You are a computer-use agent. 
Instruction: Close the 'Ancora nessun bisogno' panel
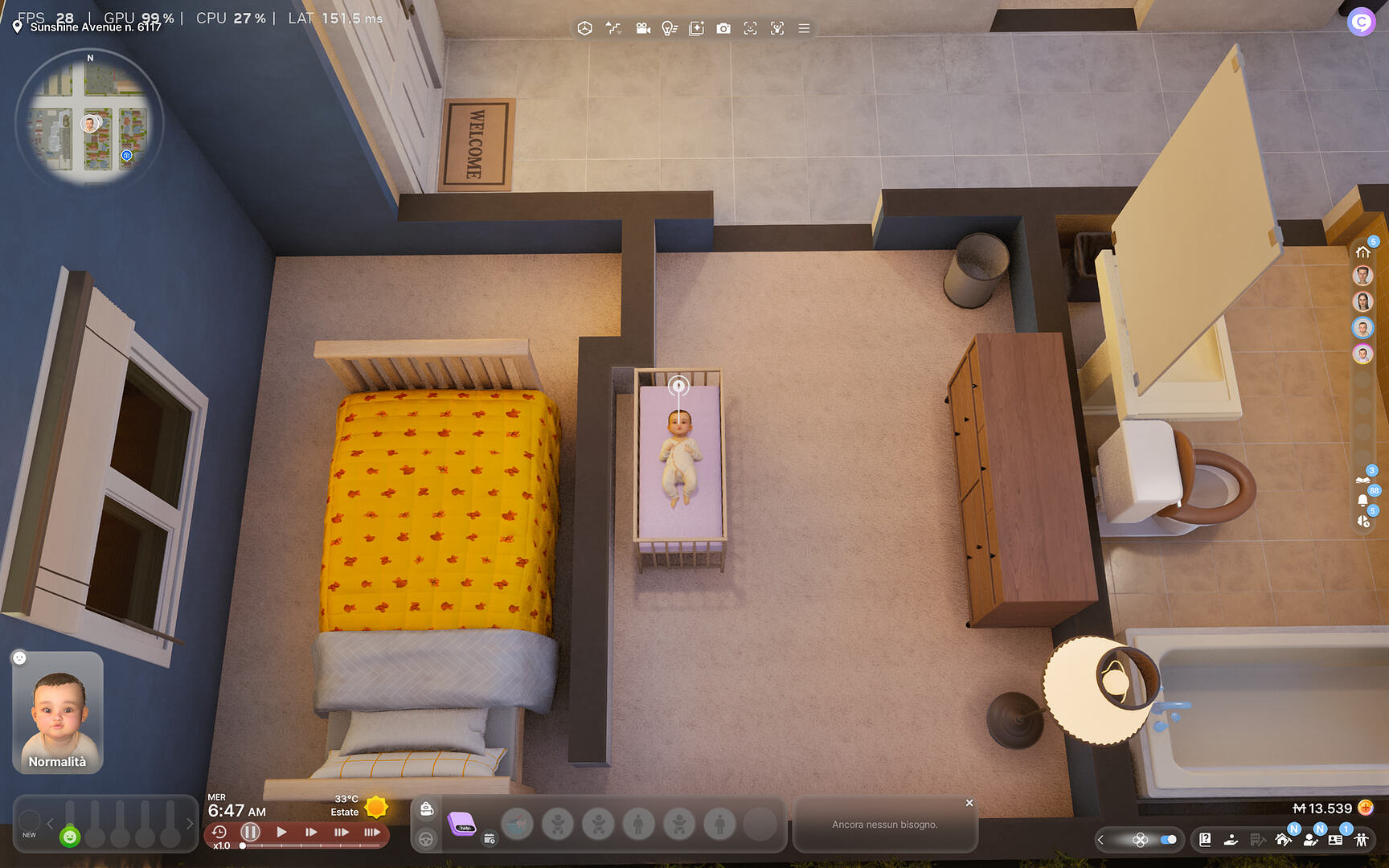point(969,803)
